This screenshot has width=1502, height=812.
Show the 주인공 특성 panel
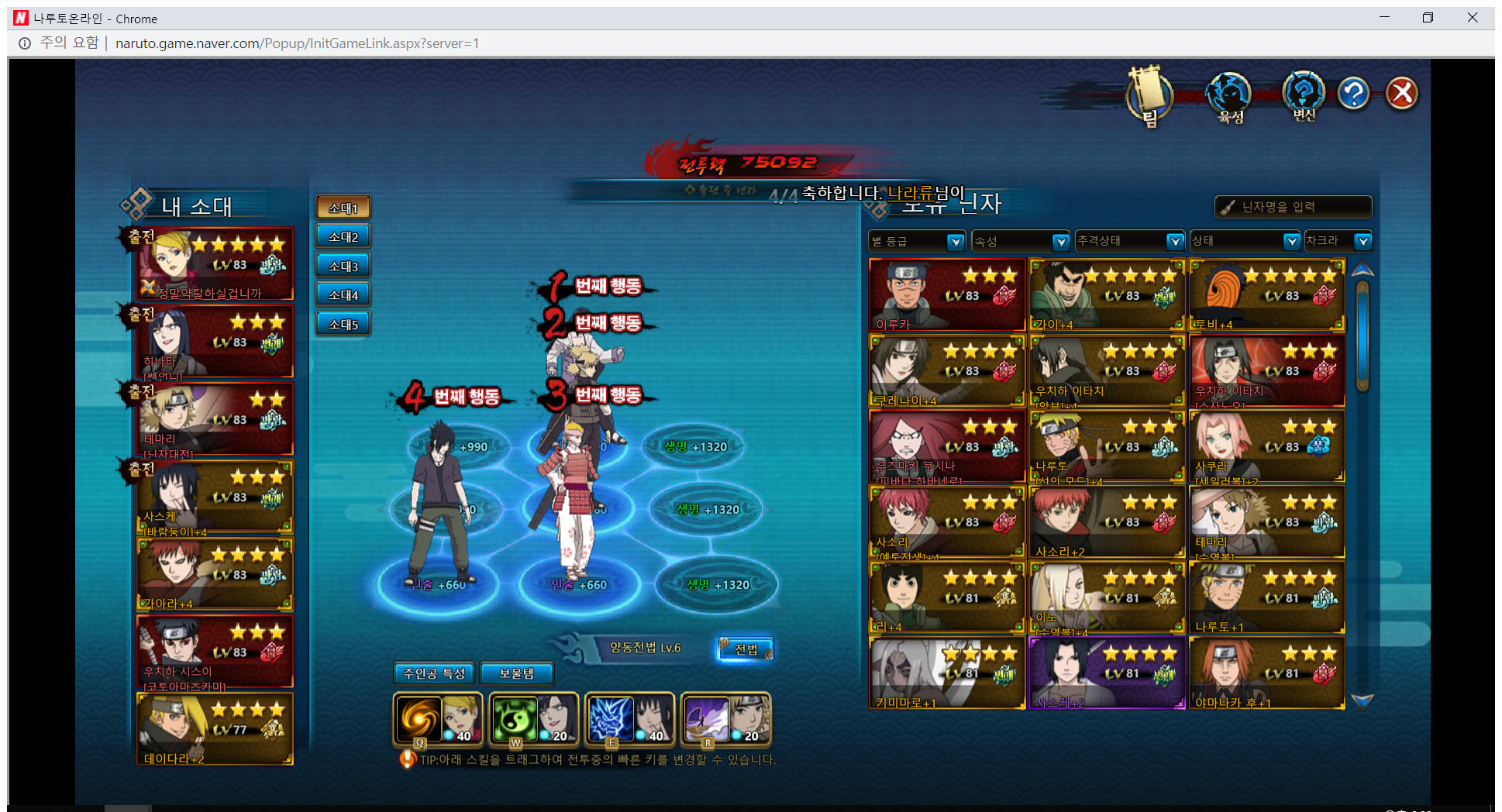[x=434, y=673]
